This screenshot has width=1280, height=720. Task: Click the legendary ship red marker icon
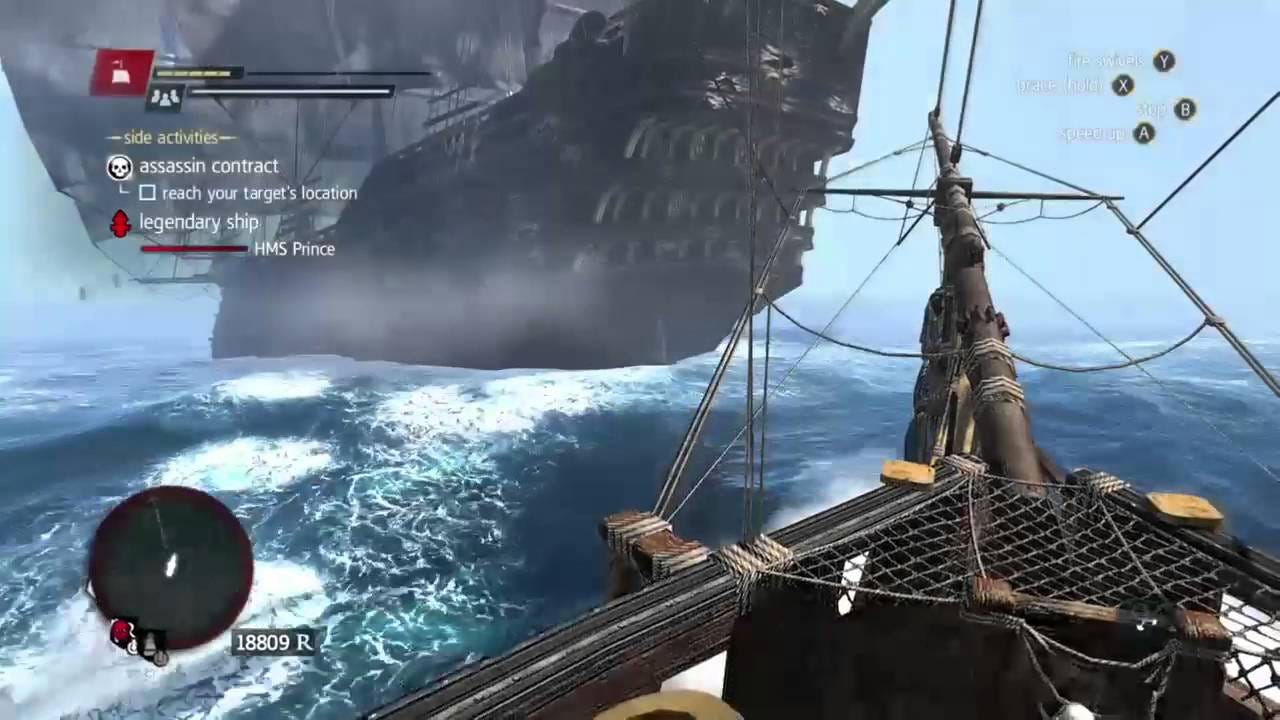[x=120, y=223]
